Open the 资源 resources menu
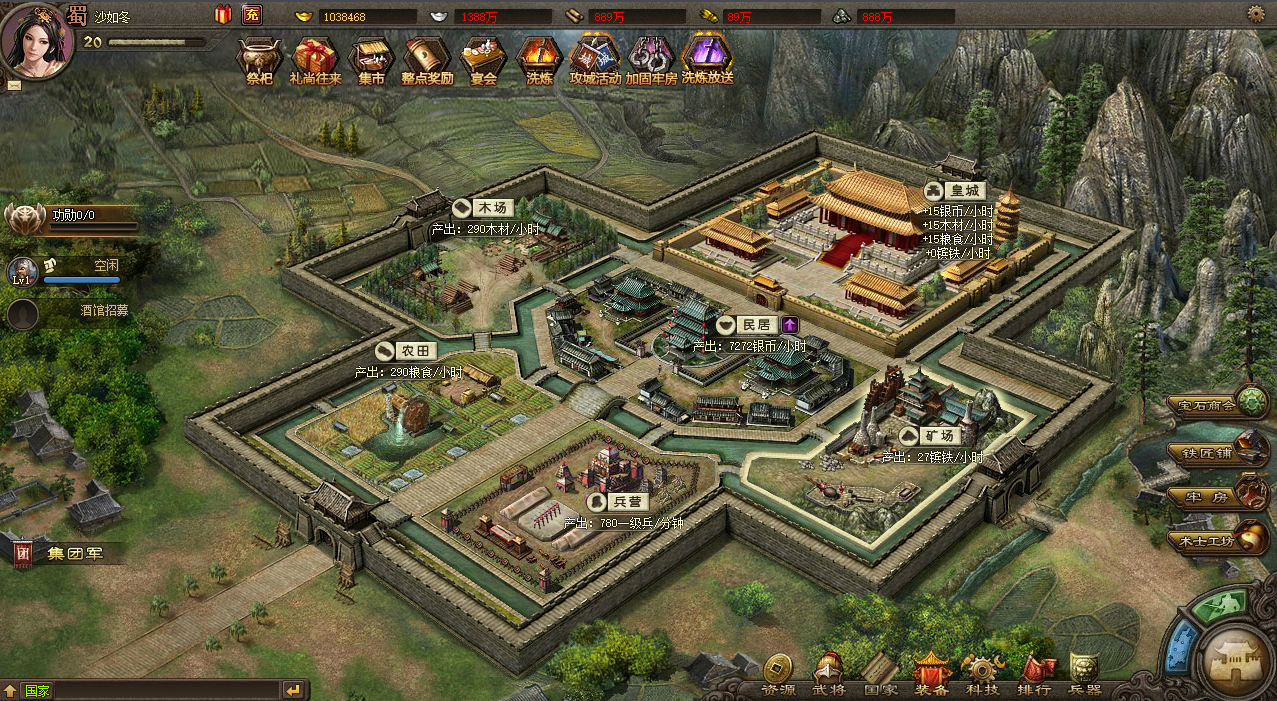1277x701 pixels. pos(779,673)
